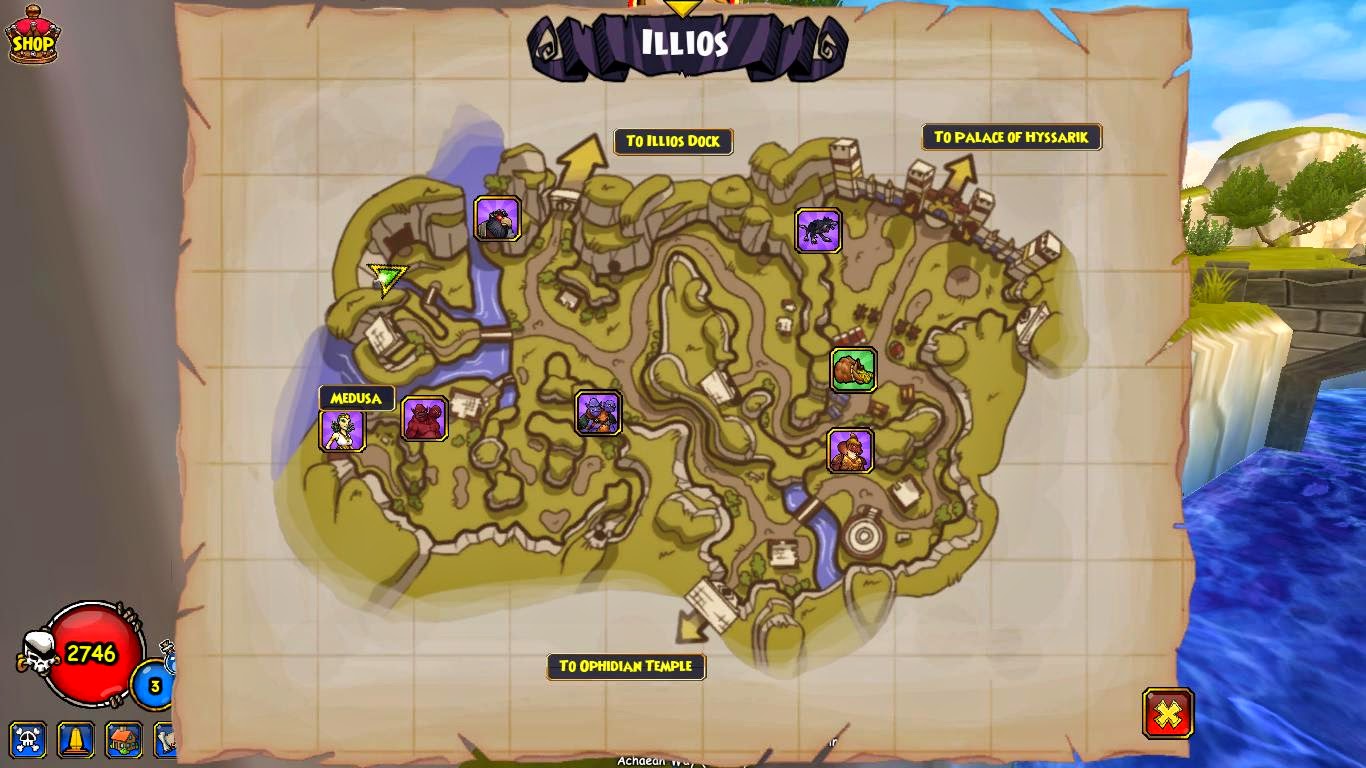Select the Medusa boss marker on the map
The width and height of the screenshot is (1366, 768).
pyautogui.click(x=344, y=430)
